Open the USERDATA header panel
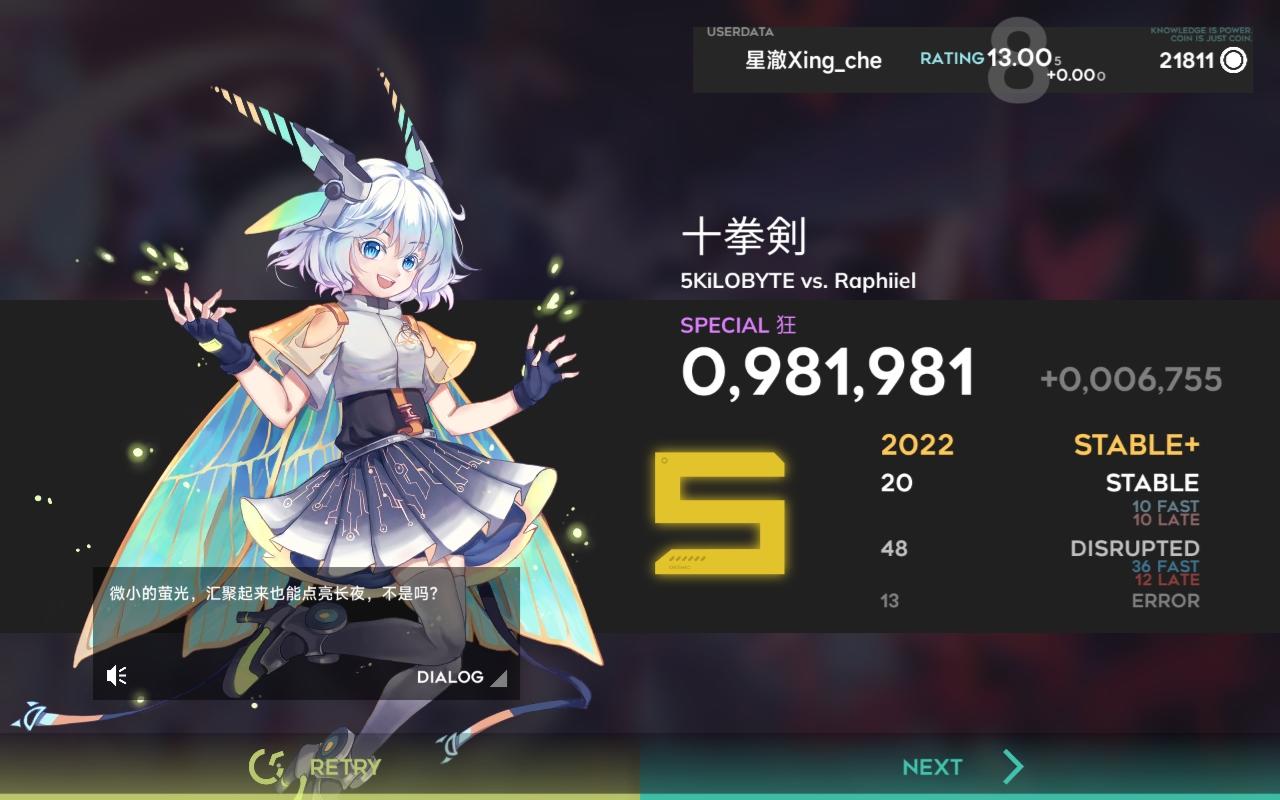 tap(740, 30)
